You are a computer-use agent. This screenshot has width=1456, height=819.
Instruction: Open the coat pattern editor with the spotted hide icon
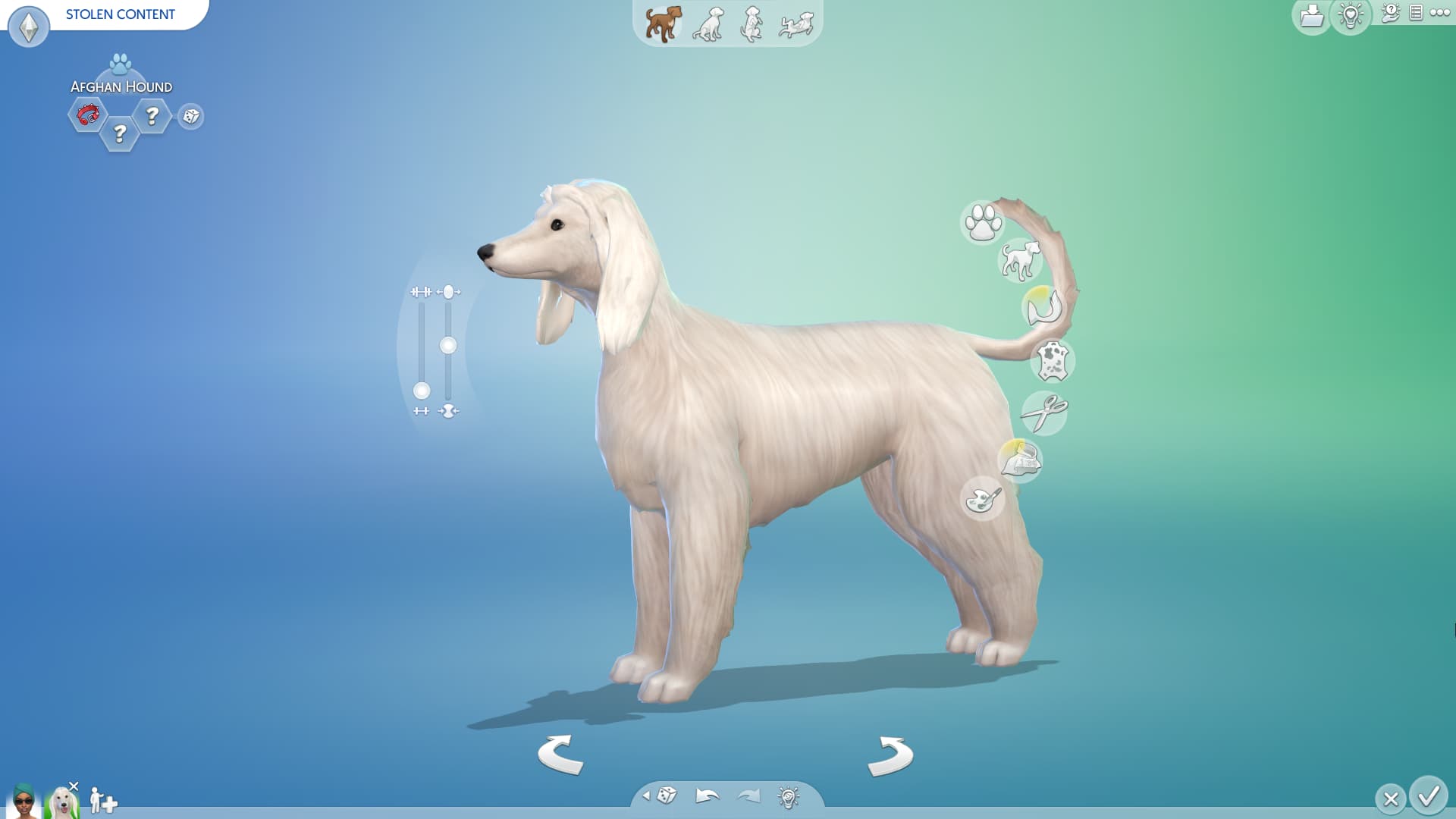pyautogui.click(x=1053, y=362)
